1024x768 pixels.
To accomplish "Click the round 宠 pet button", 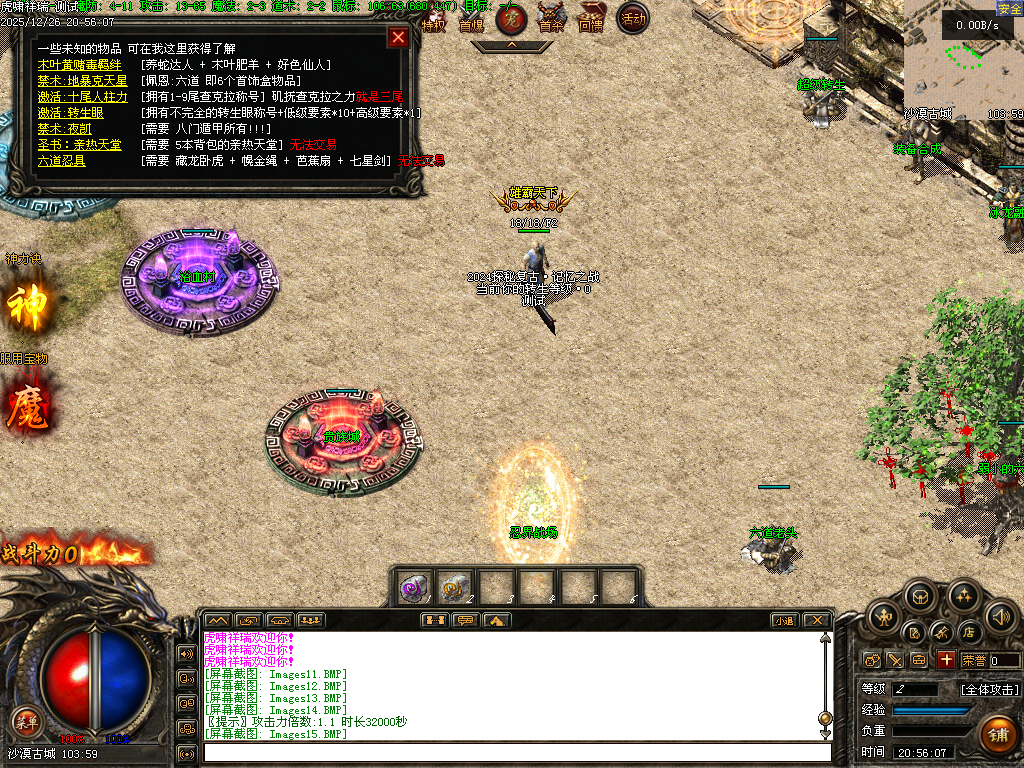I will [511, 18].
